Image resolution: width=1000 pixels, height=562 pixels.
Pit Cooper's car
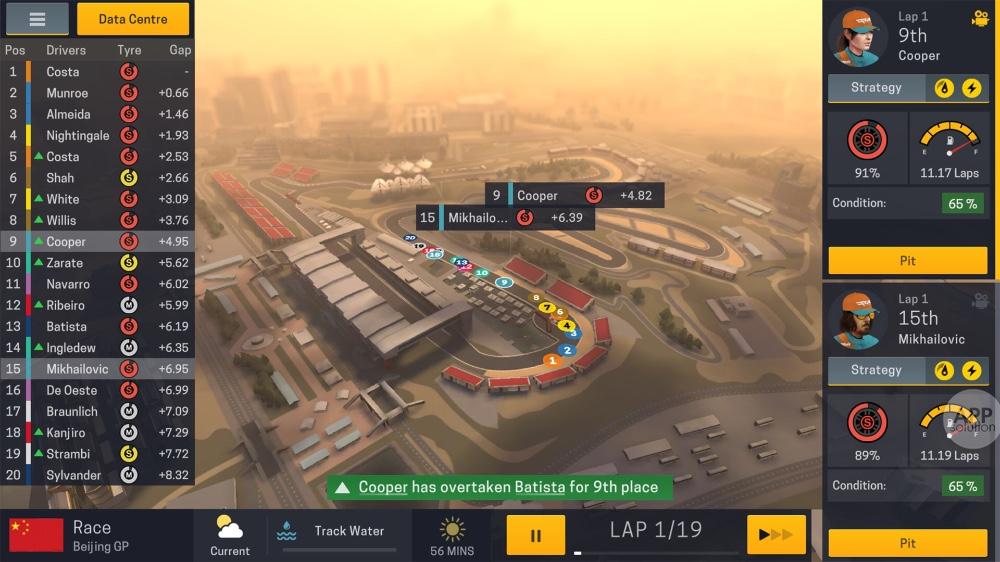[907, 260]
